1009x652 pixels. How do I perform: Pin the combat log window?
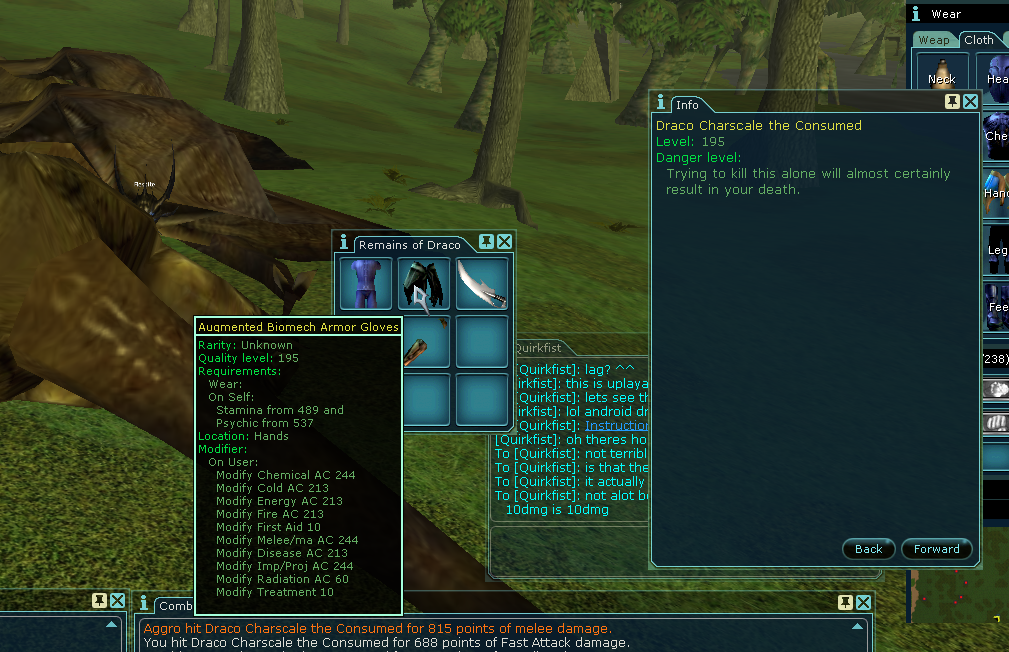pyautogui.click(x=844, y=602)
